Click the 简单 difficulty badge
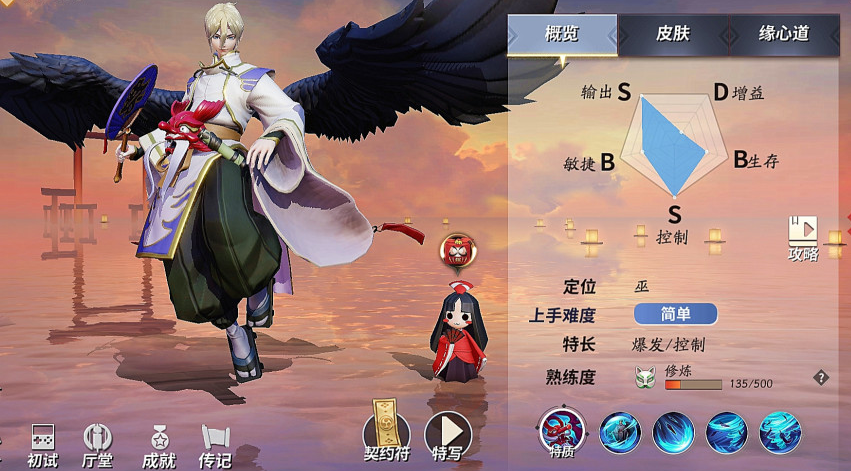 675,314
